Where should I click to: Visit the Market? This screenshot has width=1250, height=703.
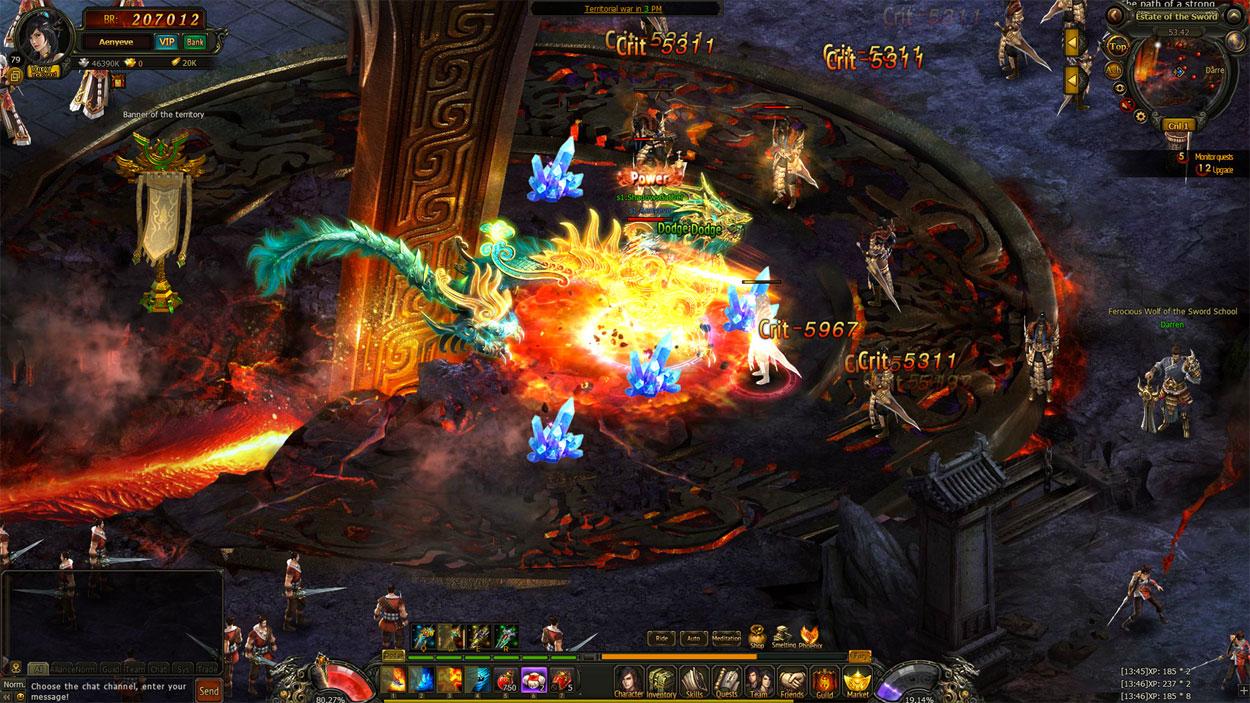coord(857,680)
